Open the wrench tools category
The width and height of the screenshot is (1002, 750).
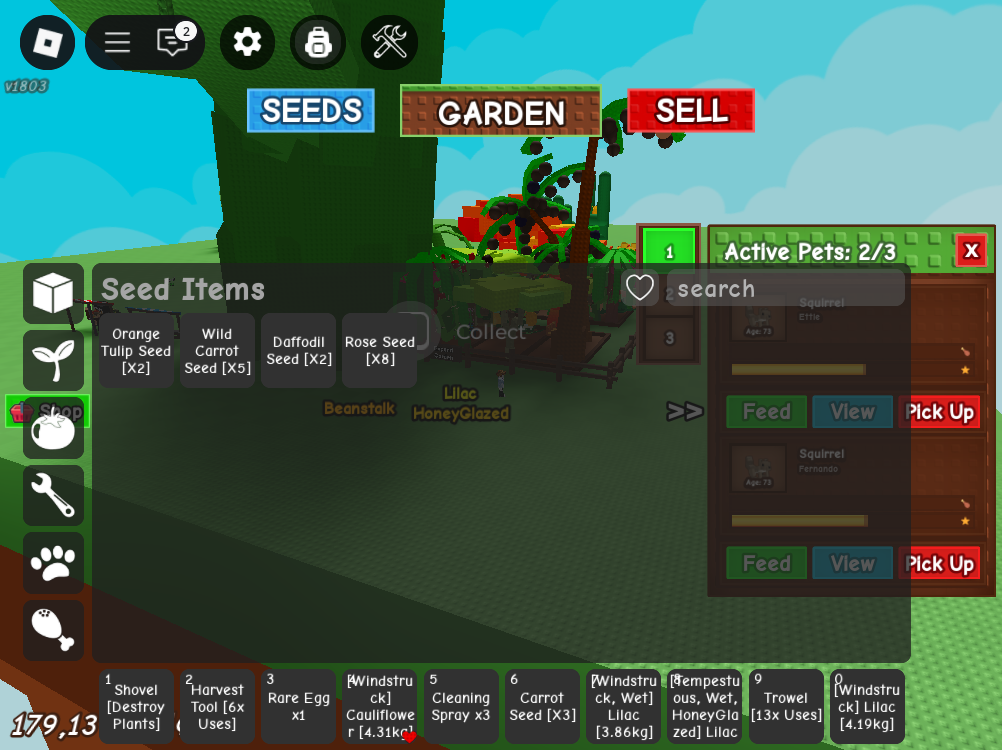point(53,495)
